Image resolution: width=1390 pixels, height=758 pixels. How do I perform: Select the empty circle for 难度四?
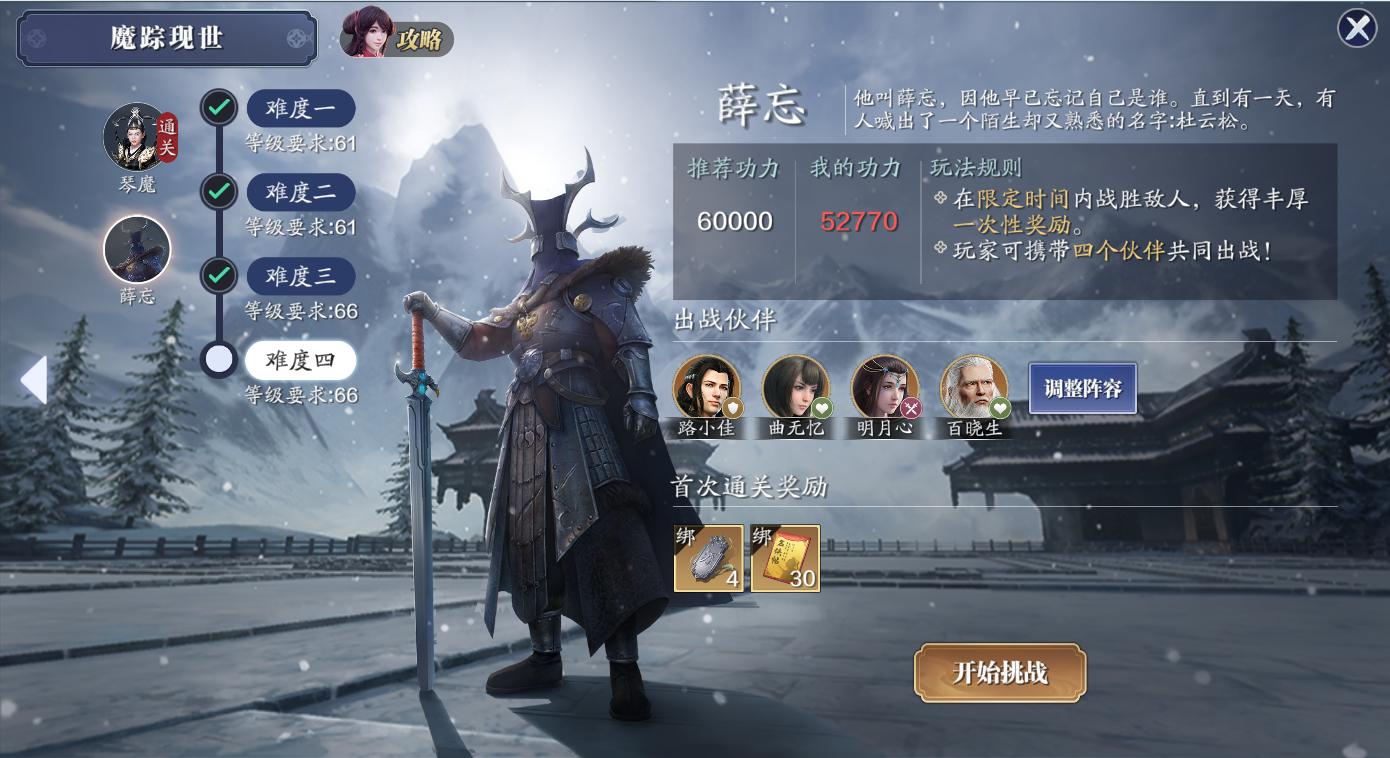point(219,359)
